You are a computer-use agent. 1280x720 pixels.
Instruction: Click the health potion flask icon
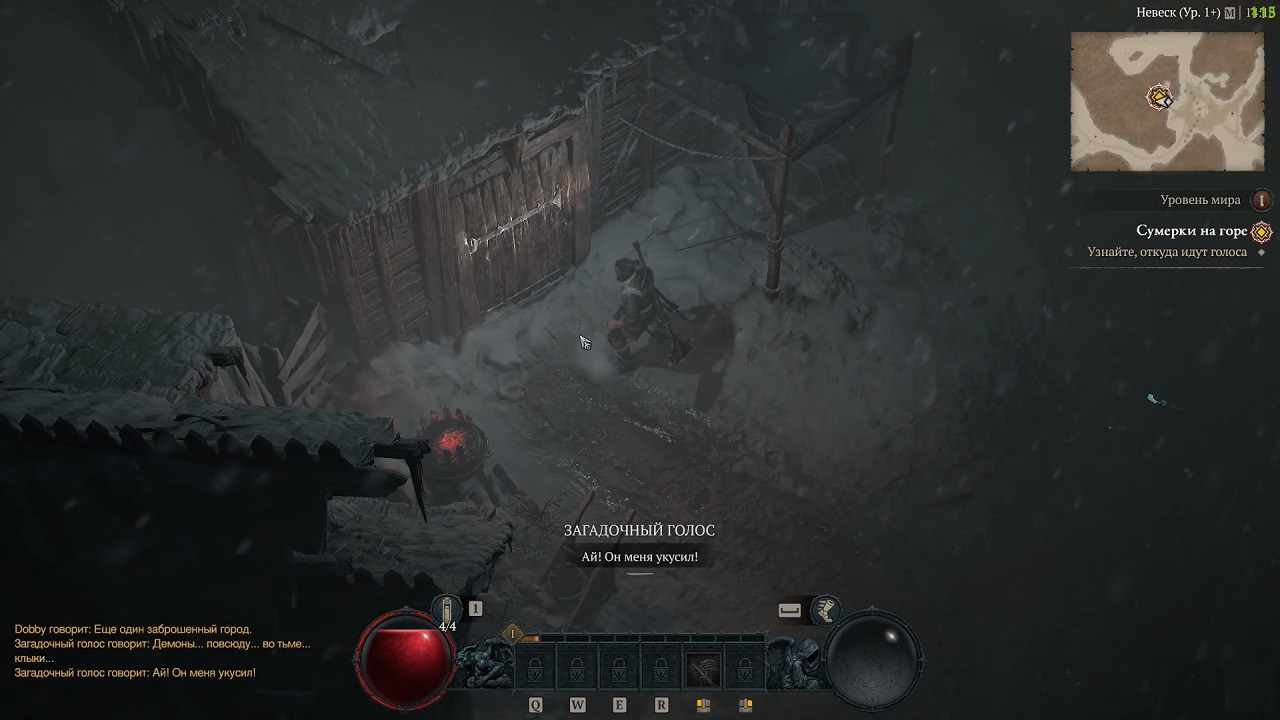pos(445,608)
